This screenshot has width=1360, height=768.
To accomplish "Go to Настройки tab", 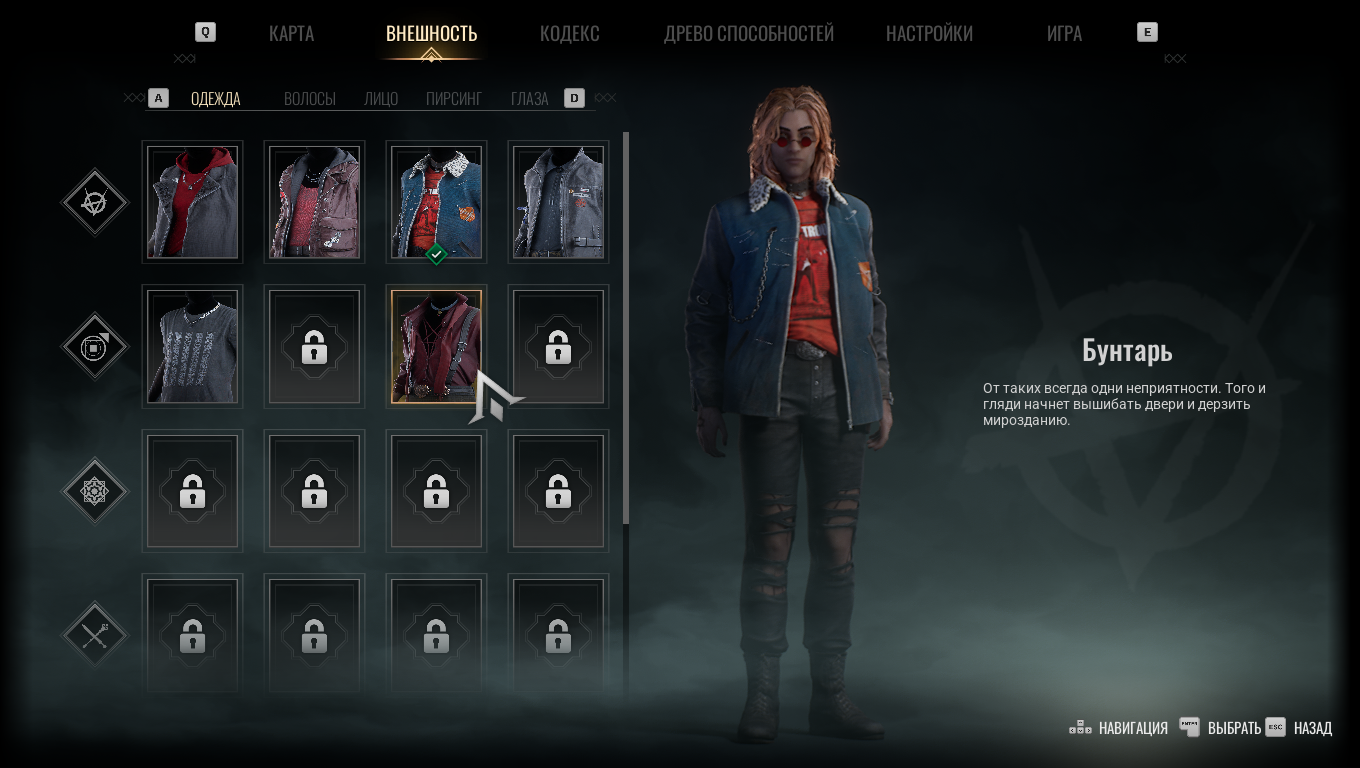I will coord(929,33).
